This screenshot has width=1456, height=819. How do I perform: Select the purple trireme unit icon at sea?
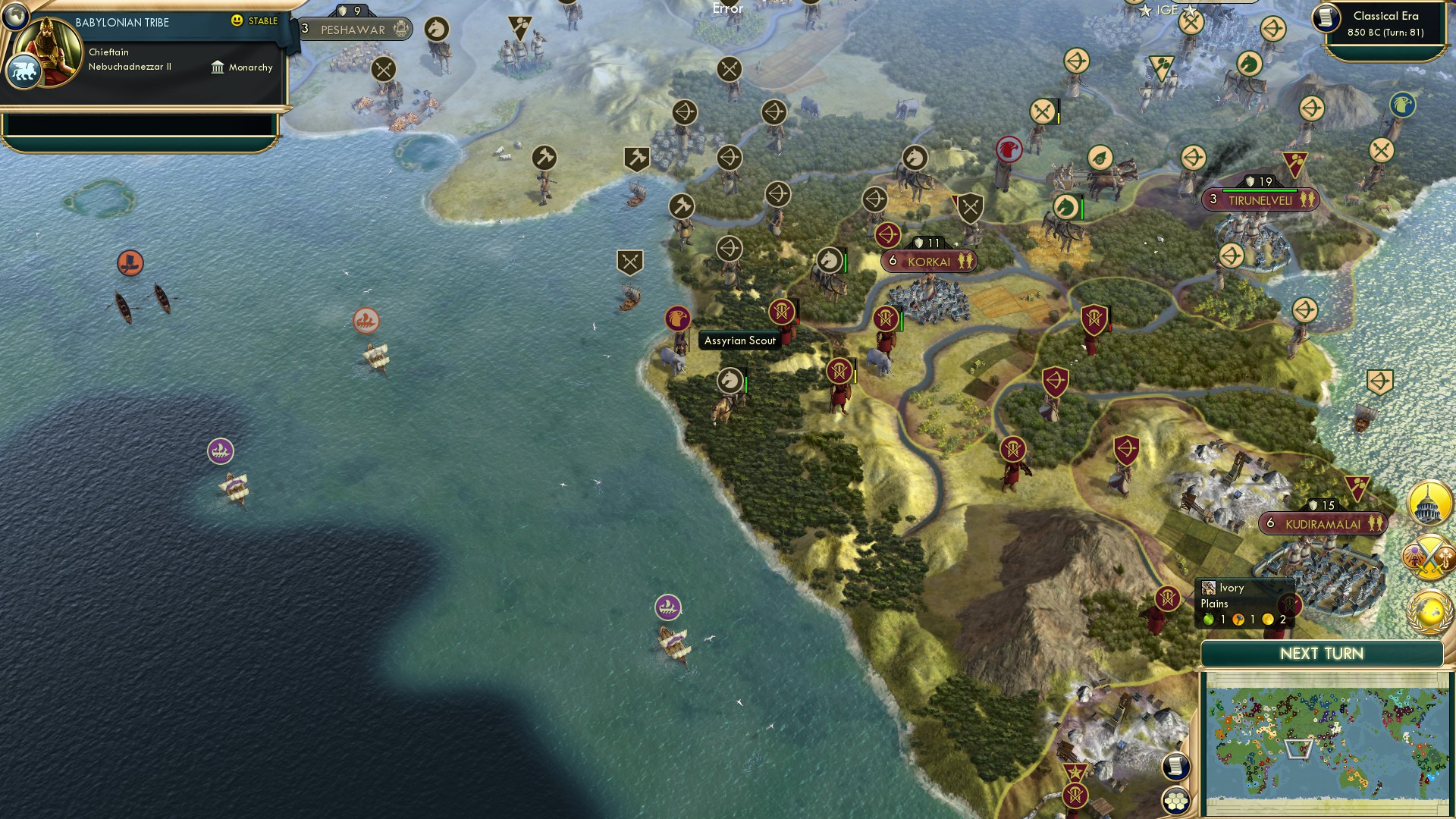click(219, 450)
